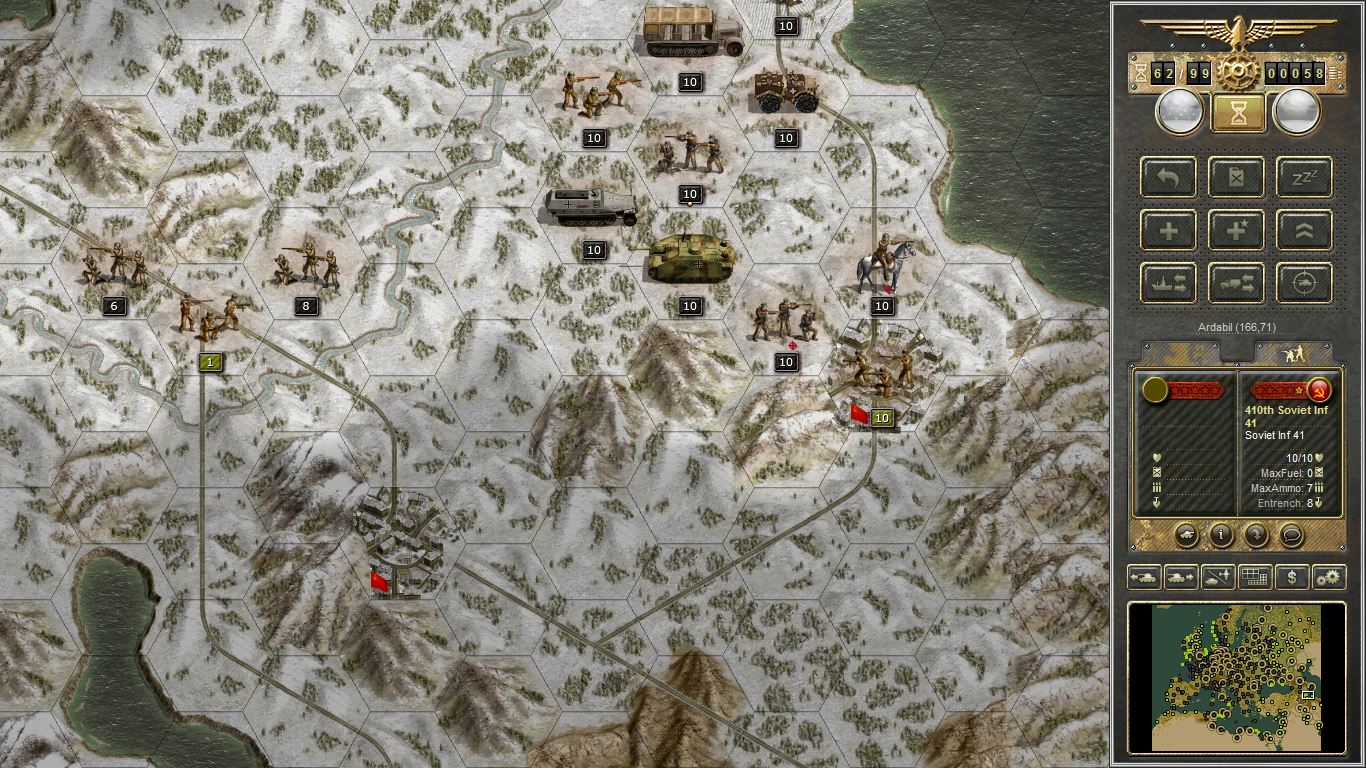Viewport: 1366px width, 768px height.
Task: Undo the last move with the arrow button
Action: tap(1168, 178)
